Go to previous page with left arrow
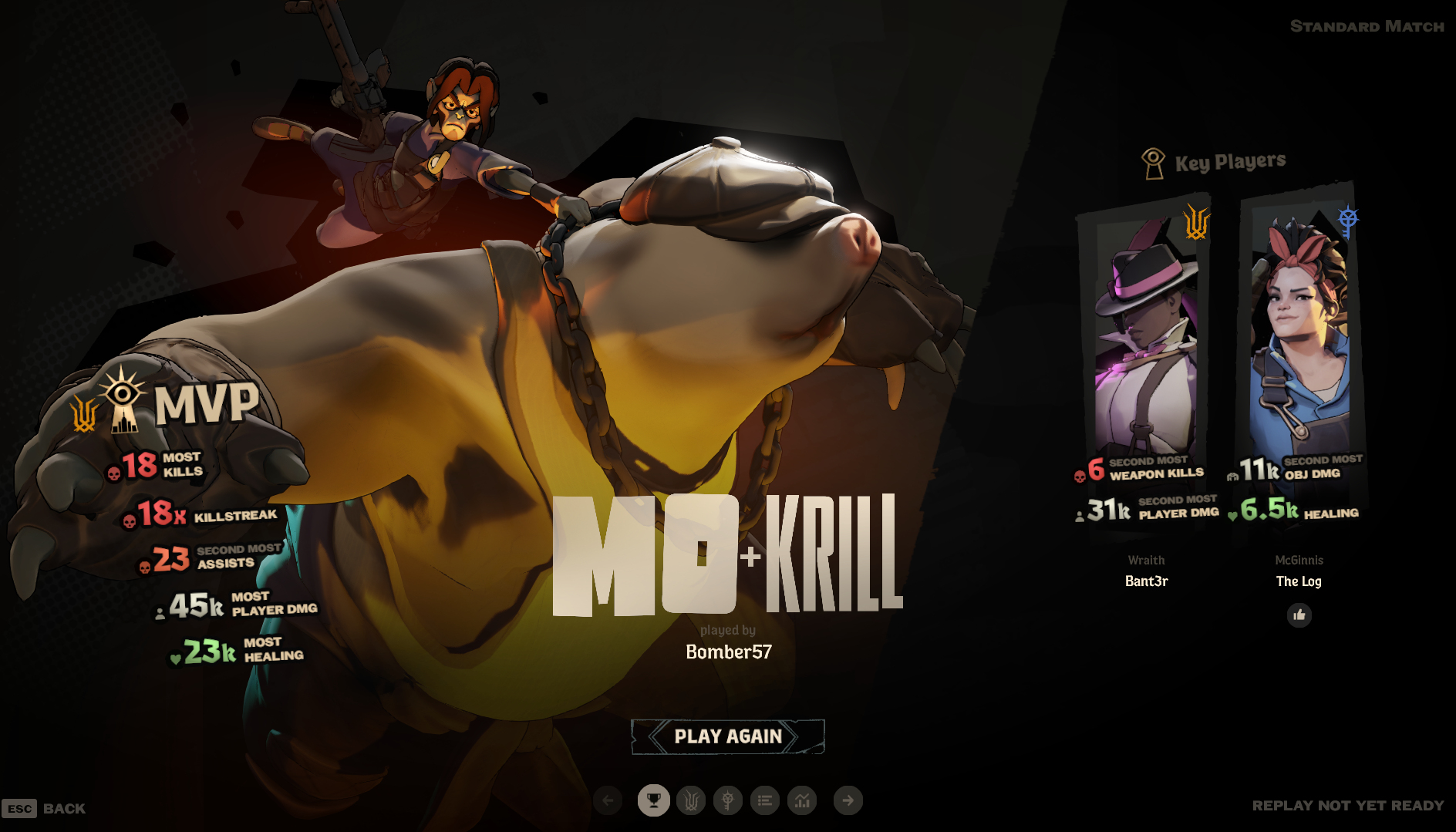 click(608, 800)
